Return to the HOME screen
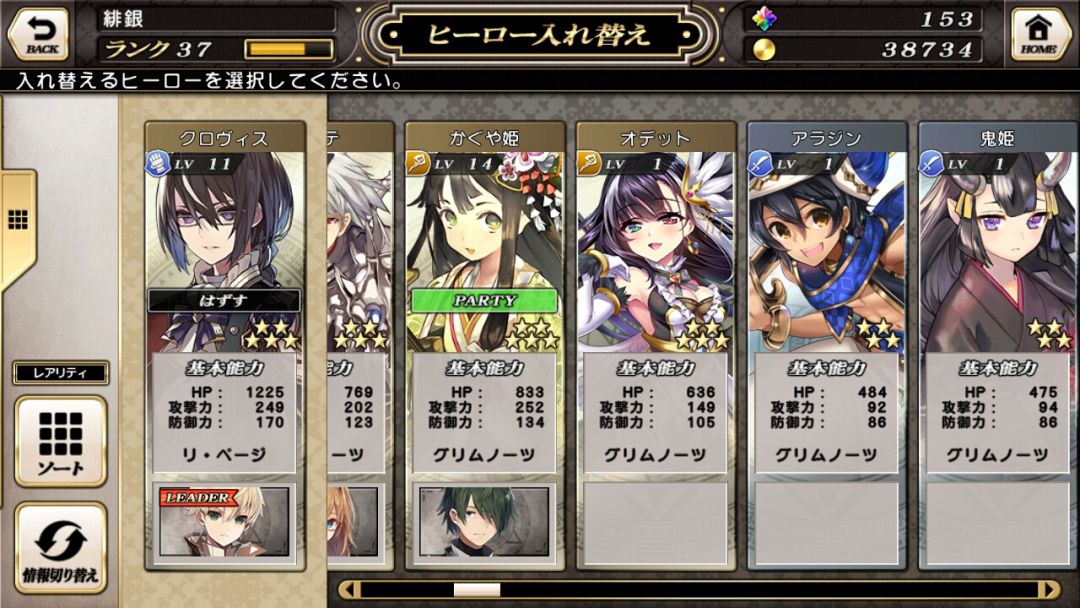Screen dimensions: 1080x608 pyautogui.click(x=1040, y=33)
